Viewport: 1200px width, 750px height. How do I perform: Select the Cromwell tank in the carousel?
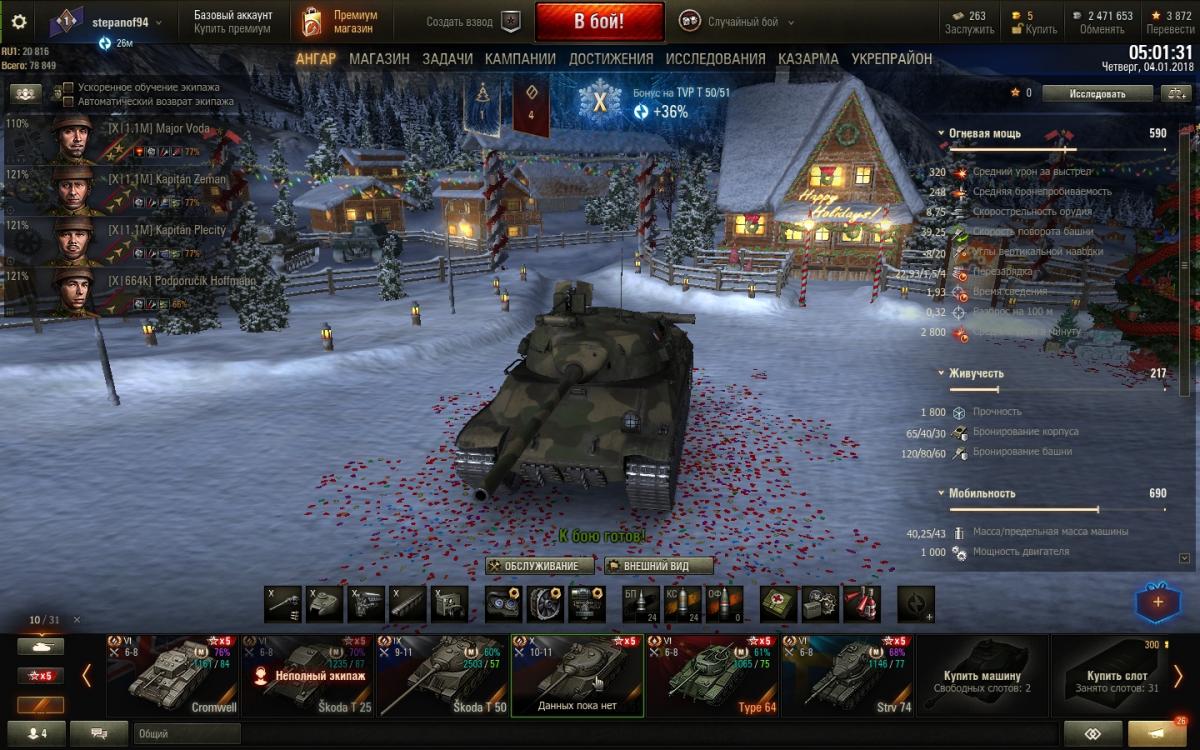172,675
